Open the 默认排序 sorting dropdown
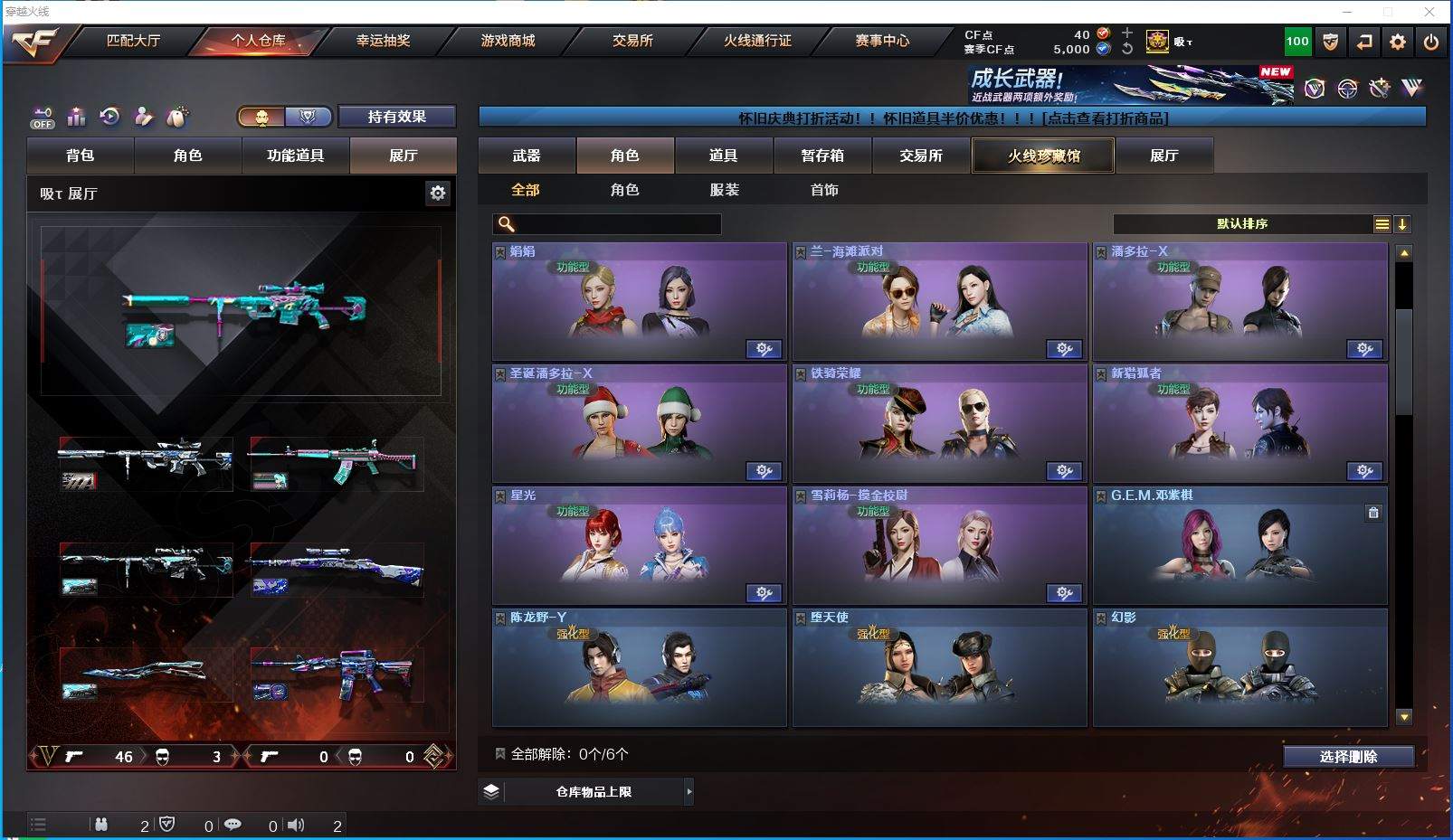The height and width of the screenshot is (840, 1453). pyautogui.click(x=1242, y=224)
